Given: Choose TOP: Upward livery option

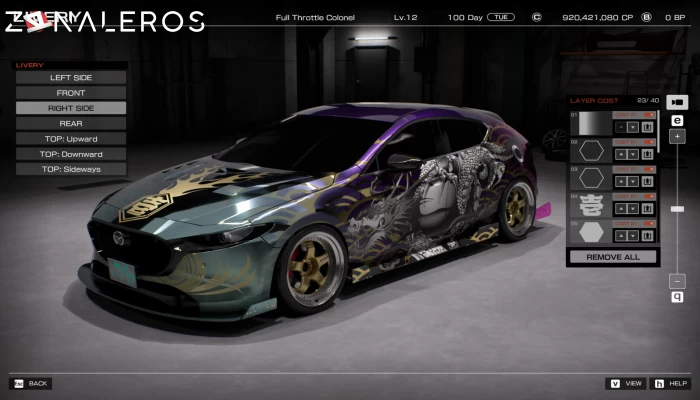Looking at the screenshot, I should point(70,138).
